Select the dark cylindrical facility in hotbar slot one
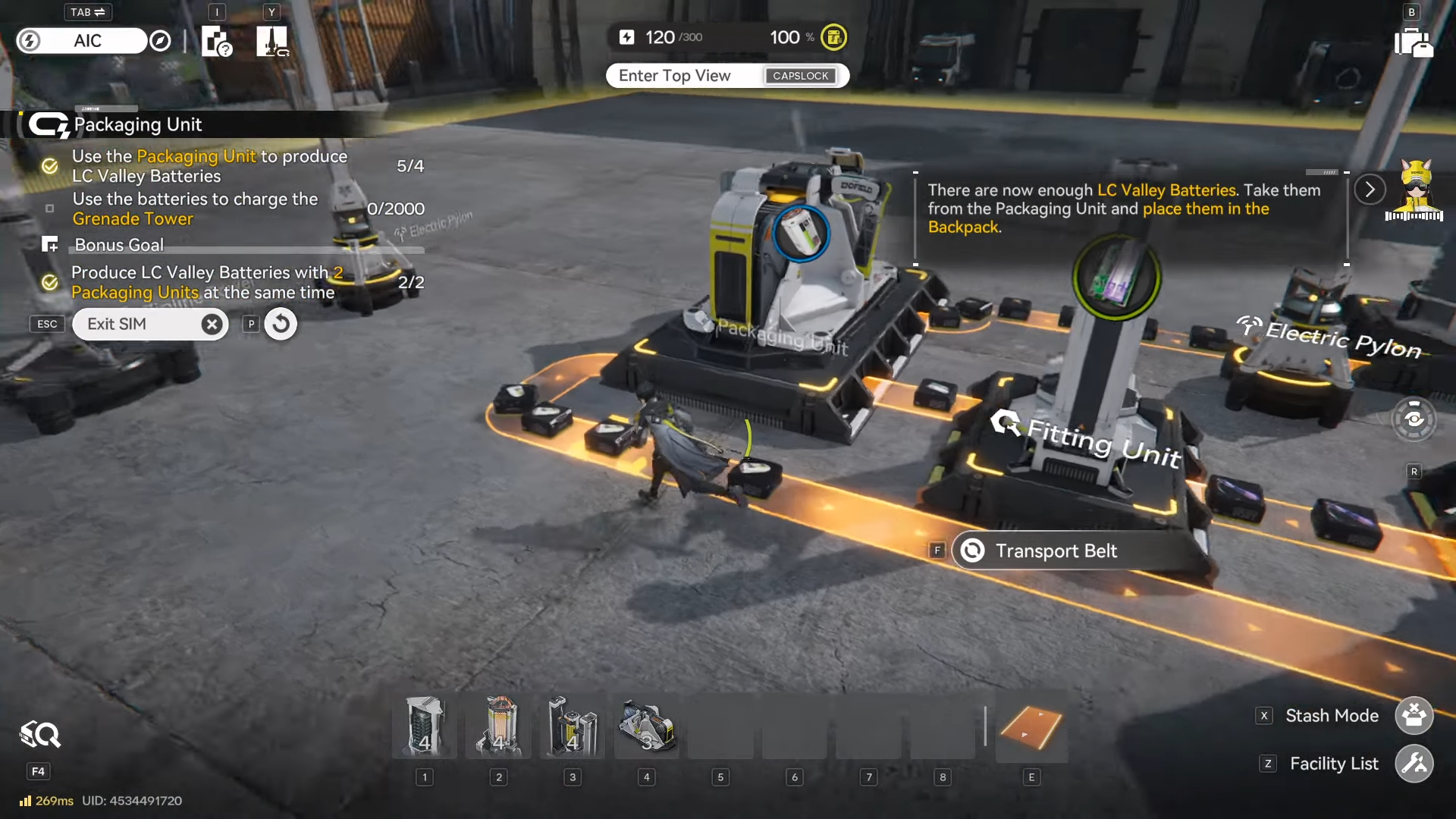The image size is (1456, 819). (x=425, y=726)
